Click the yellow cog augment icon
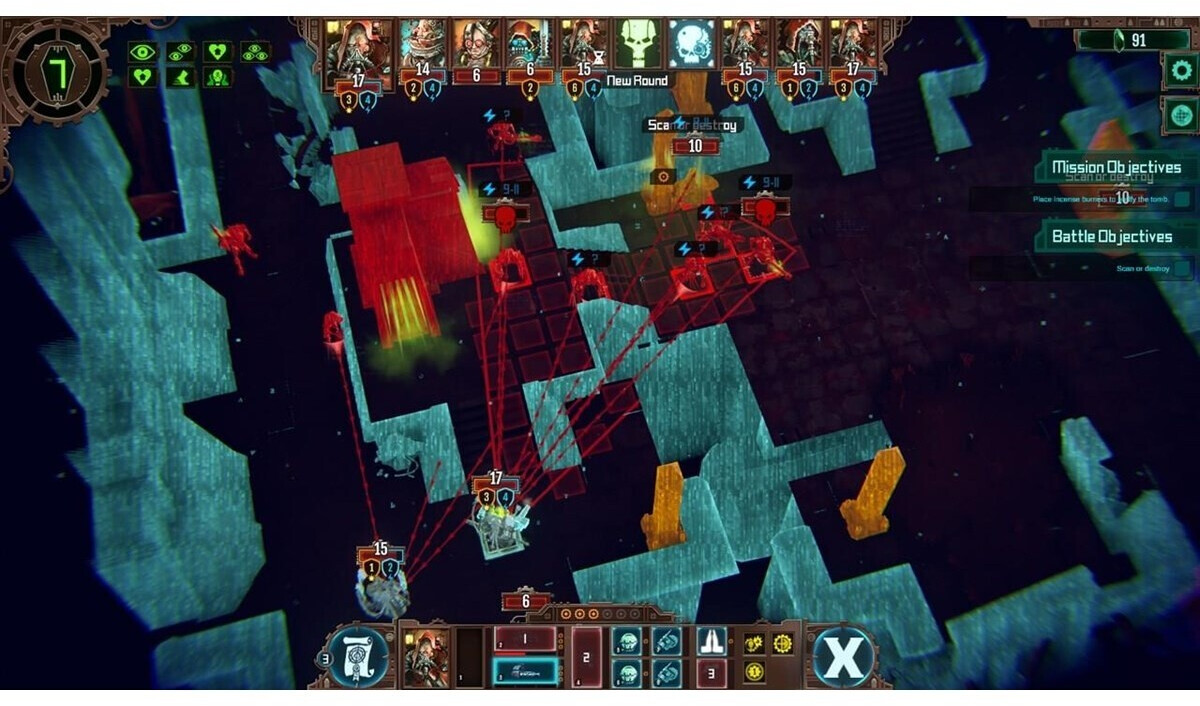Image resolution: width=1200 pixels, height=706 pixels. click(x=783, y=643)
